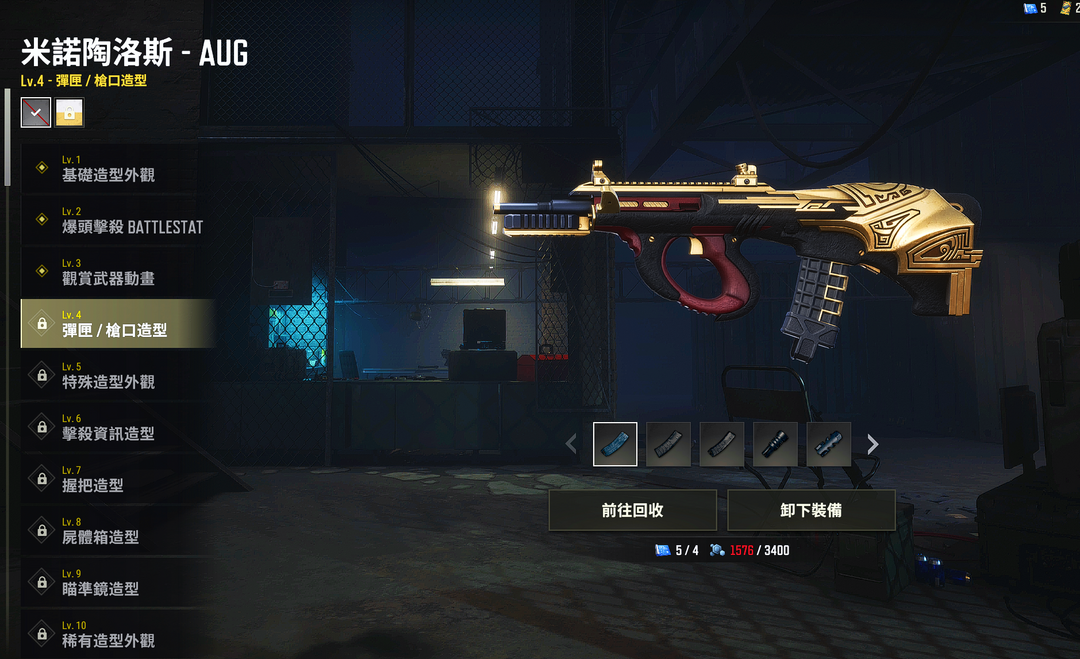Show previous attachment thumbnails with left arrow
Image resolution: width=1080 pixels, height=659 pixels.
(x=571, y=444)
